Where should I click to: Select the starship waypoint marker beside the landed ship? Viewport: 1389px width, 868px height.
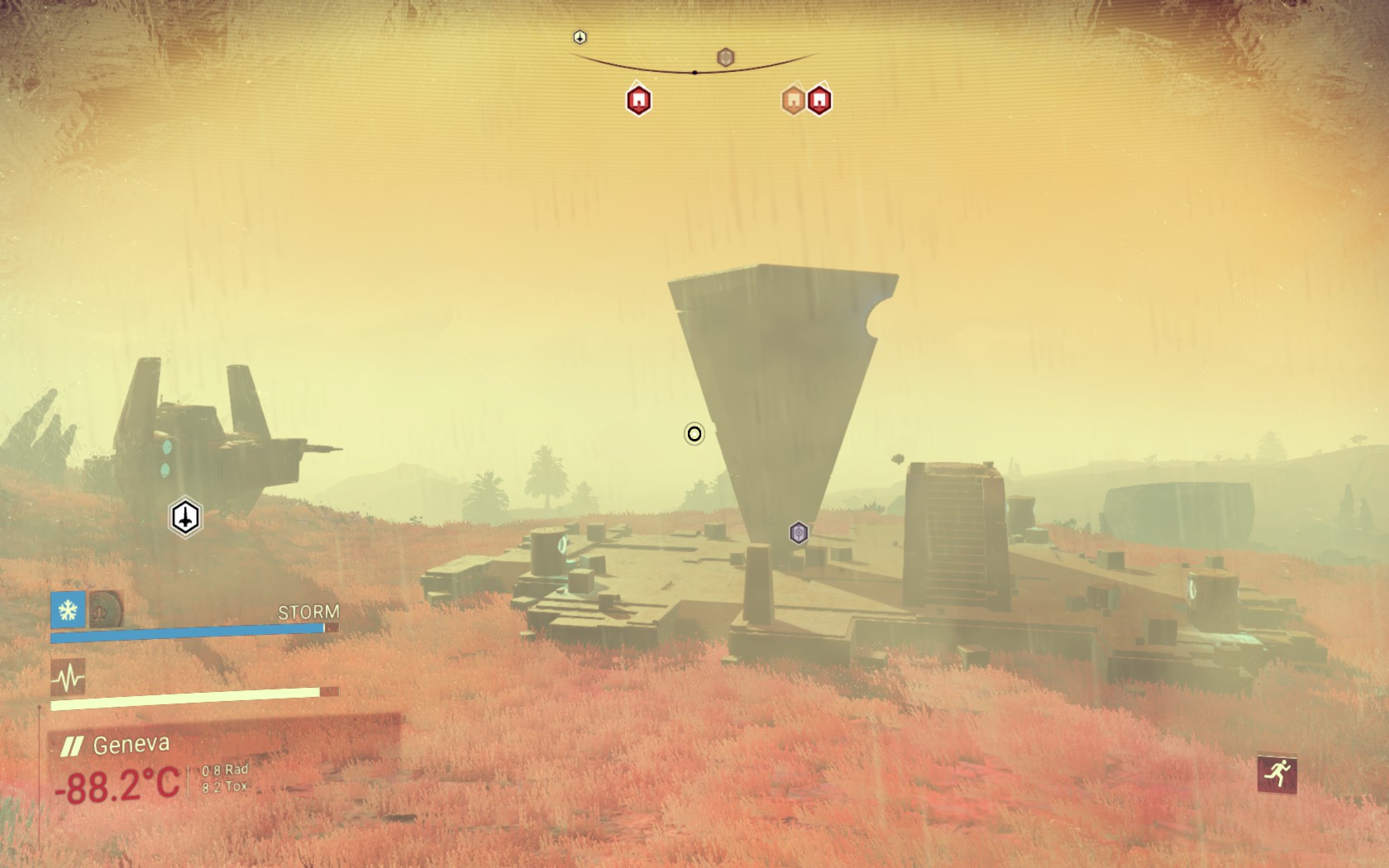click(186, 517)
